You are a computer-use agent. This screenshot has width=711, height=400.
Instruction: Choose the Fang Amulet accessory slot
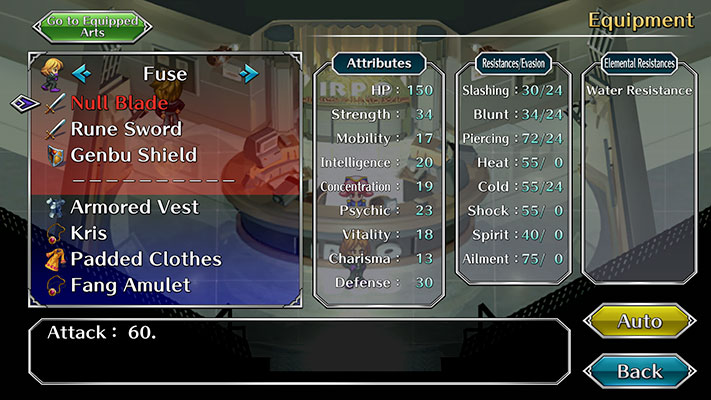click(130, 285)
